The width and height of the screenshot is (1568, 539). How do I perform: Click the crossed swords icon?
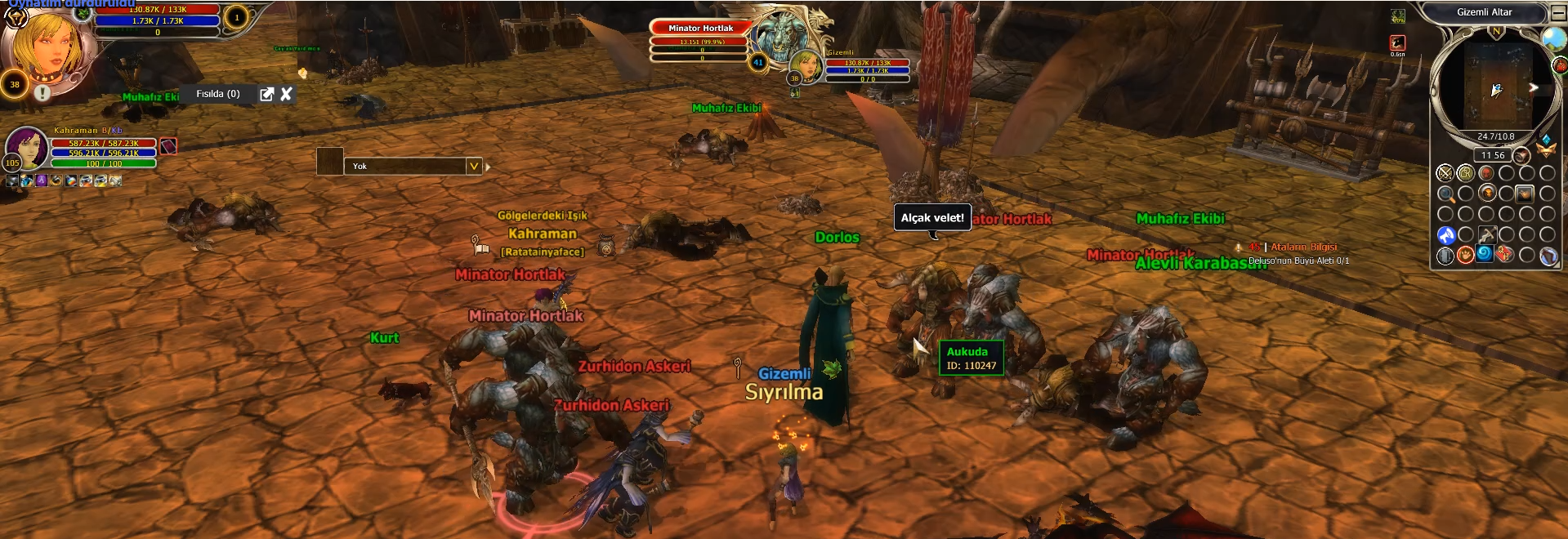coord(1445,173)
